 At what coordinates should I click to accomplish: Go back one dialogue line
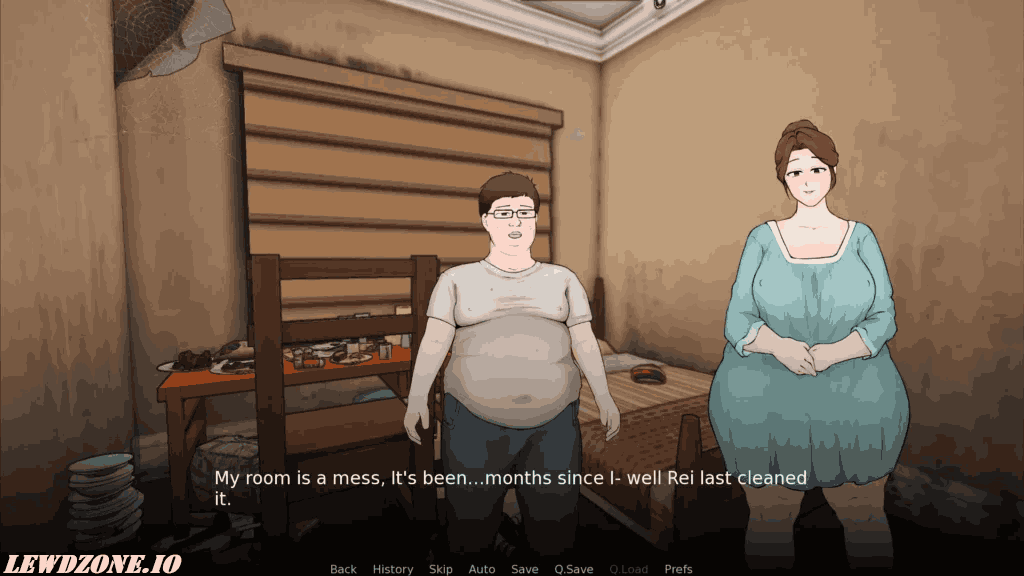pos(343,569)
